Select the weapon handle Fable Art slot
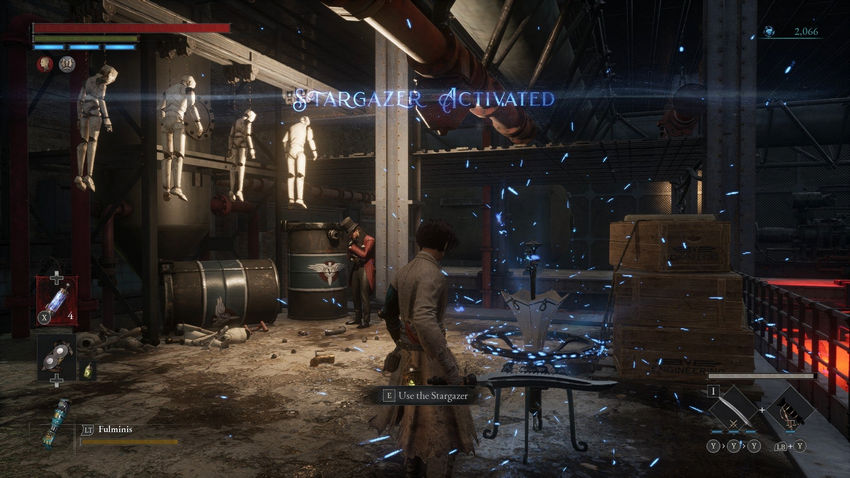The width and height of the screenshot is (850, 478). (x=792, y=408)
